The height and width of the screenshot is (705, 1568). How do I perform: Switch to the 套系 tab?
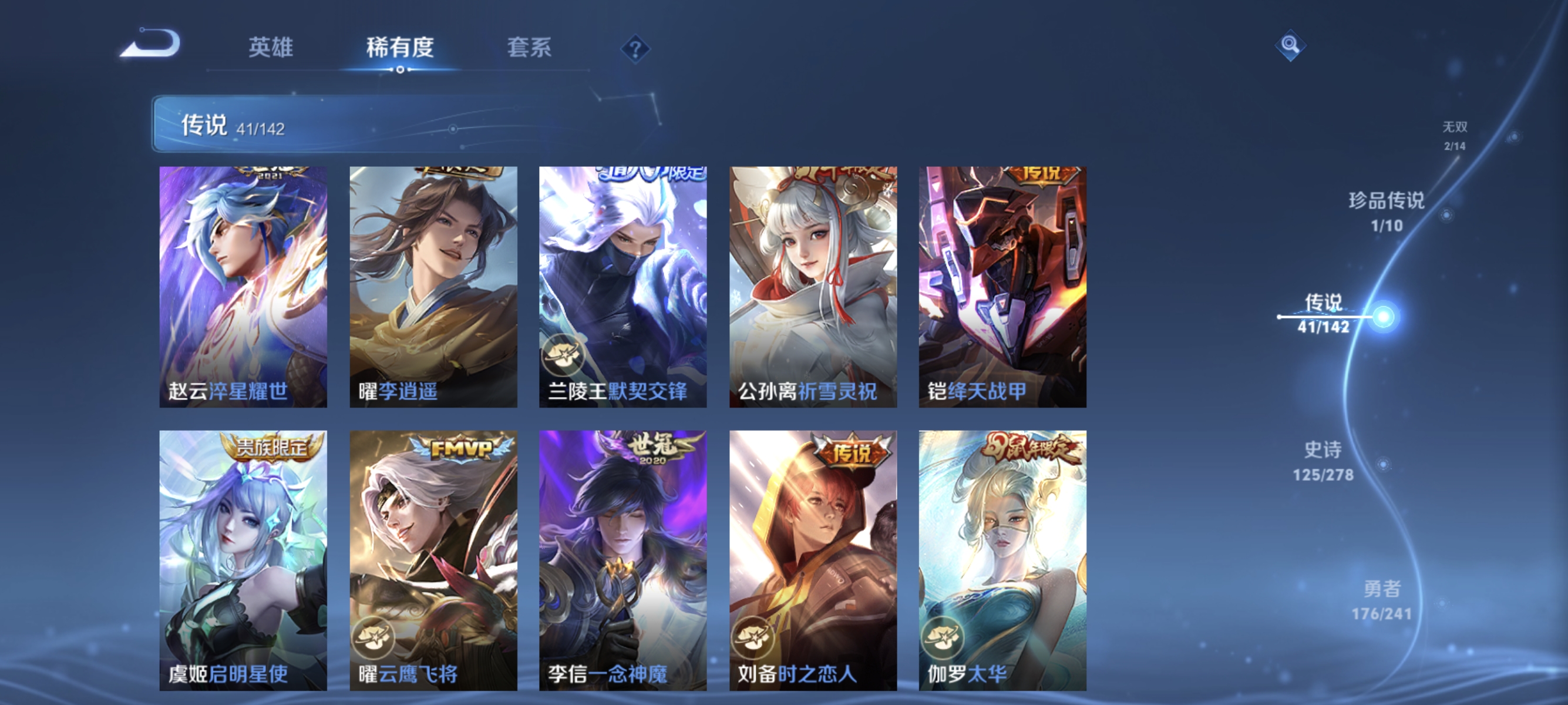coord(529,49)
